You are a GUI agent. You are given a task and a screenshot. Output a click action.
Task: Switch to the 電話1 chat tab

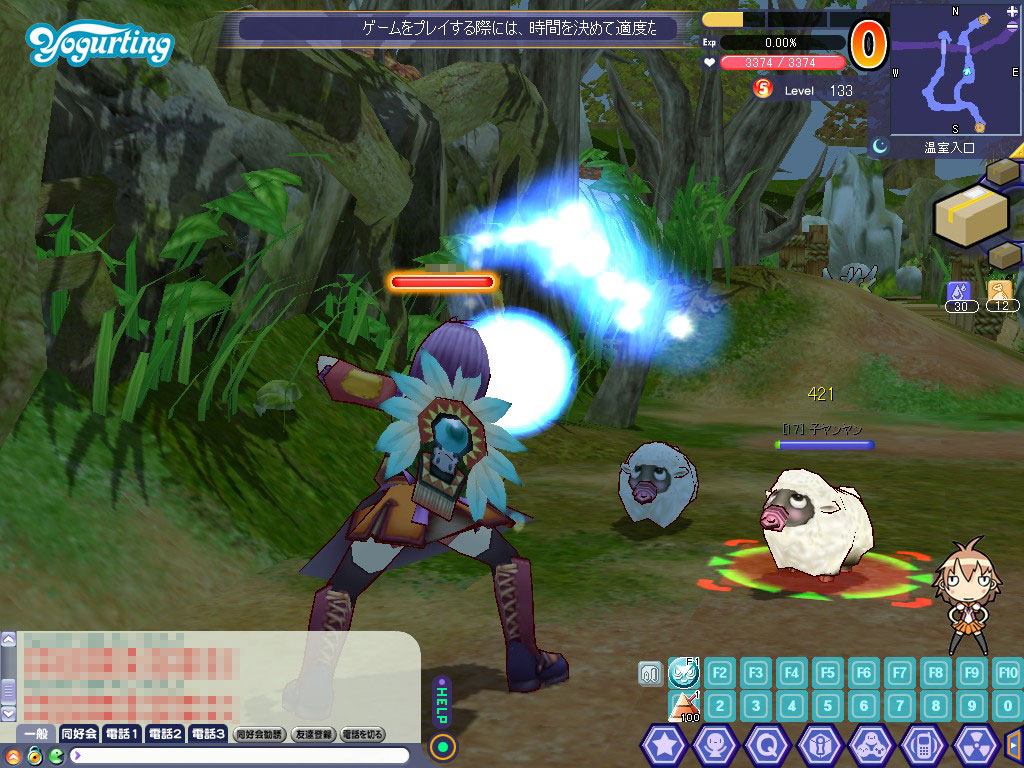pos(122,734)
